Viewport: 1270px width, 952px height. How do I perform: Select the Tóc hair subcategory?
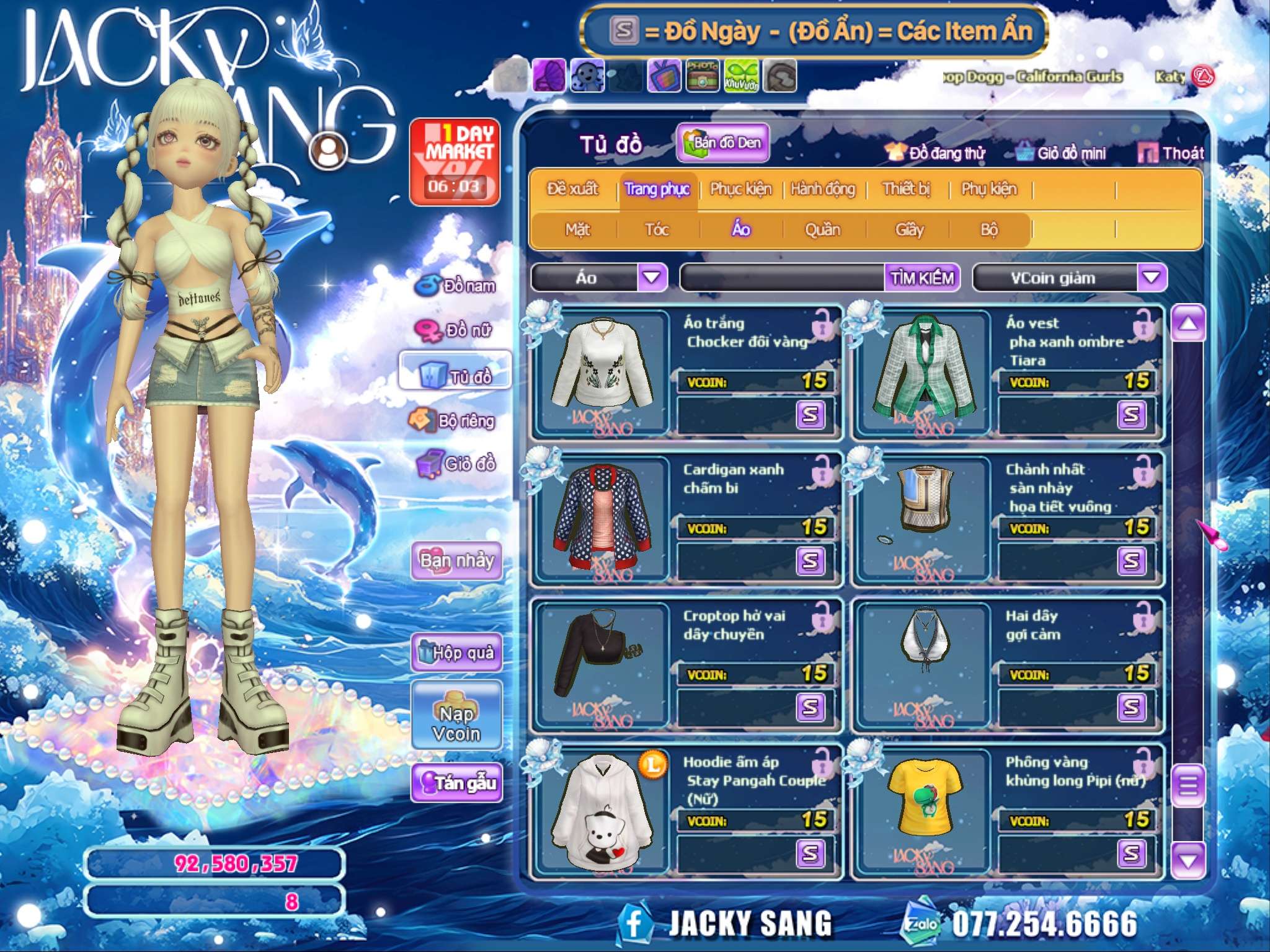click(657, 230)
